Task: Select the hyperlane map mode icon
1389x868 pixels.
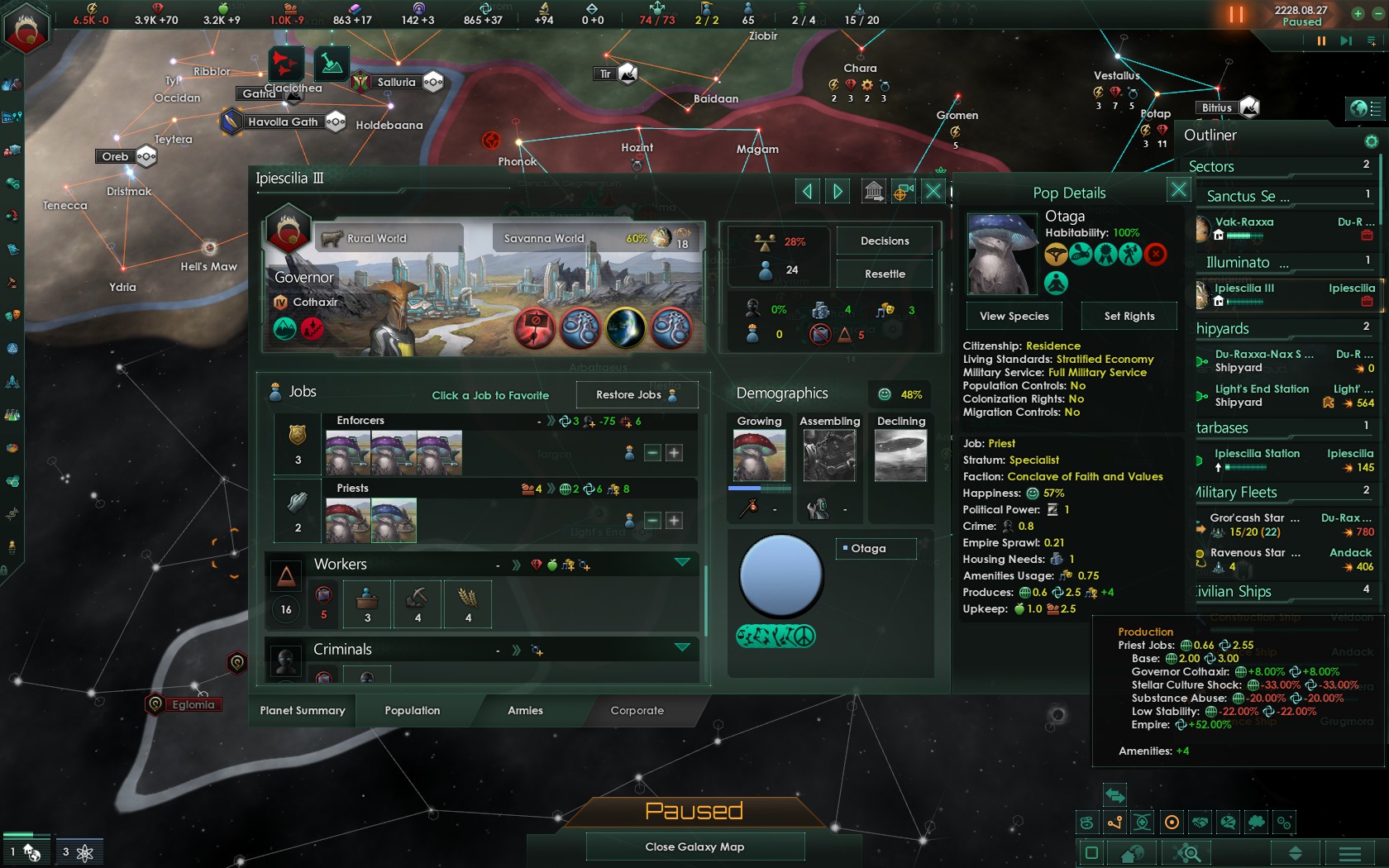Action: [1143, 823]
